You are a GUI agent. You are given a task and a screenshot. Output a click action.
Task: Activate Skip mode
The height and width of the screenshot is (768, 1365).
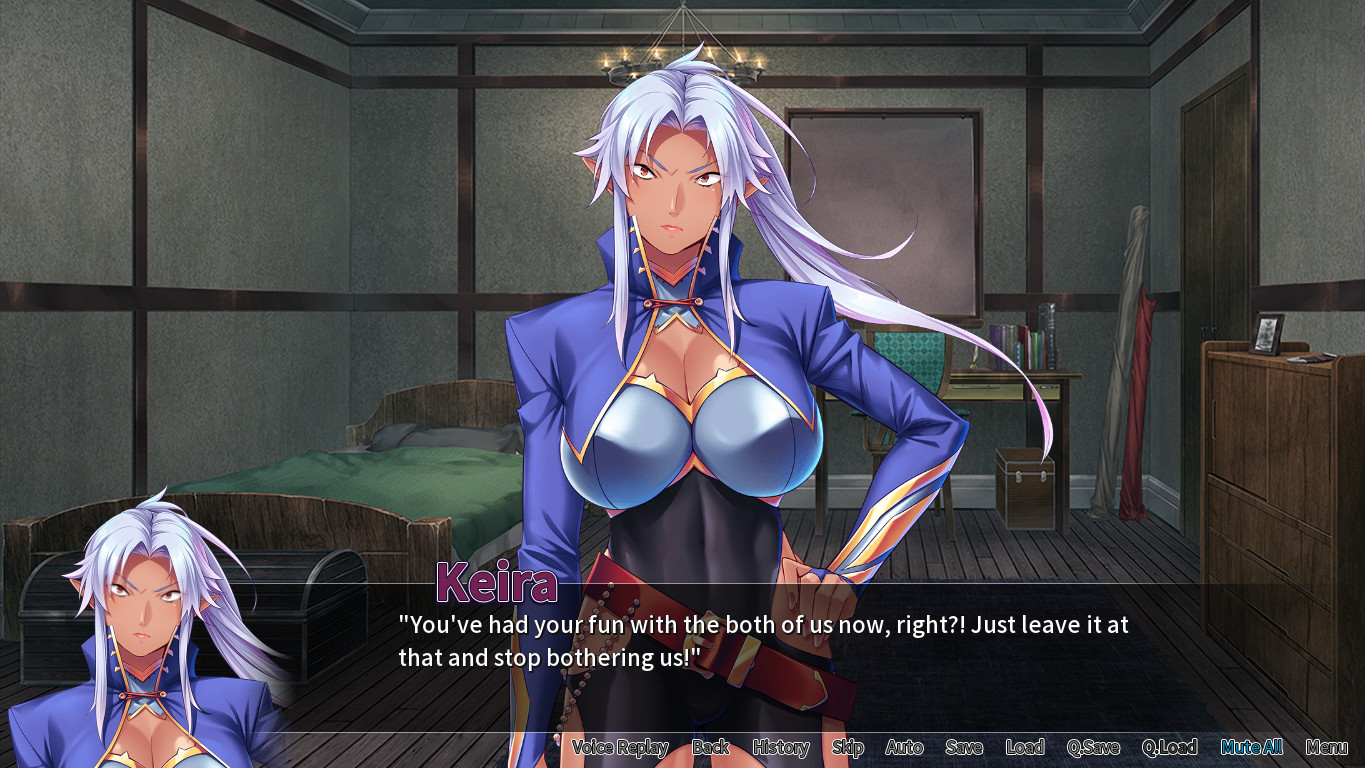tap(848, 747)
